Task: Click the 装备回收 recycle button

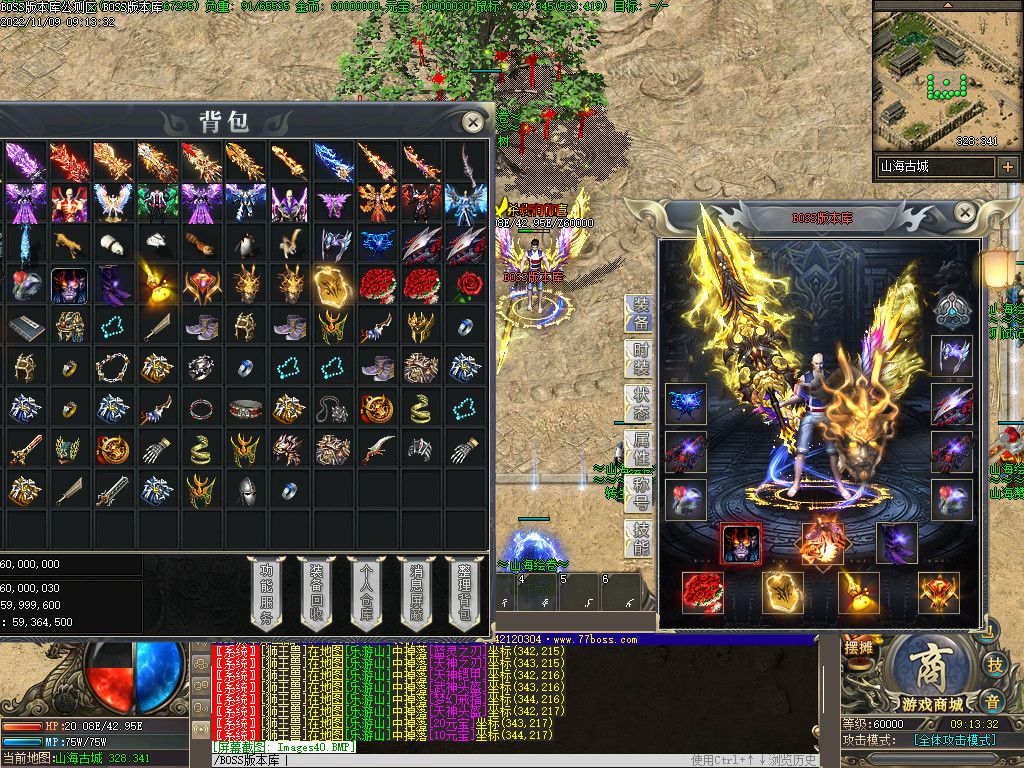Action: 316,595
